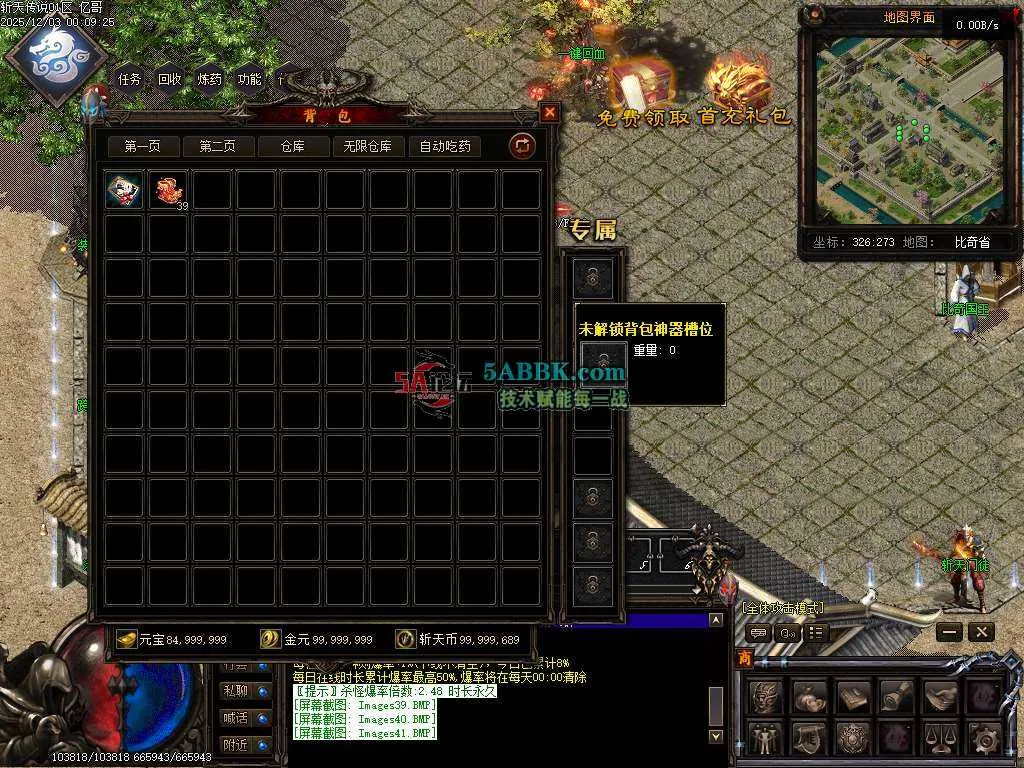
Task: Open the gear settings icon
Action: point(984,738)
